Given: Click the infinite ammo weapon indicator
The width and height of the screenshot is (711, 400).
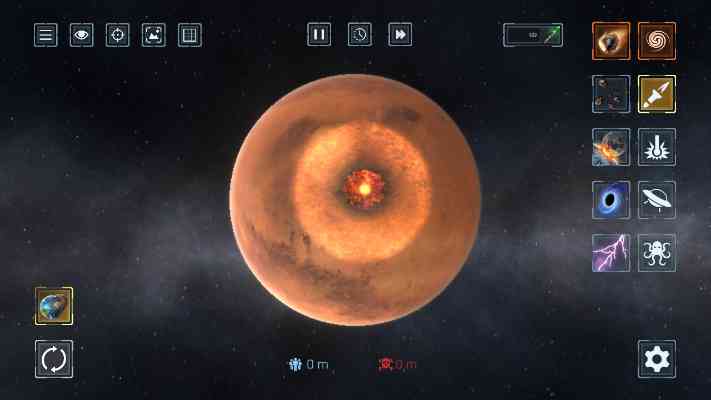Looking at the screenshot, I should (x=532, y=35).
